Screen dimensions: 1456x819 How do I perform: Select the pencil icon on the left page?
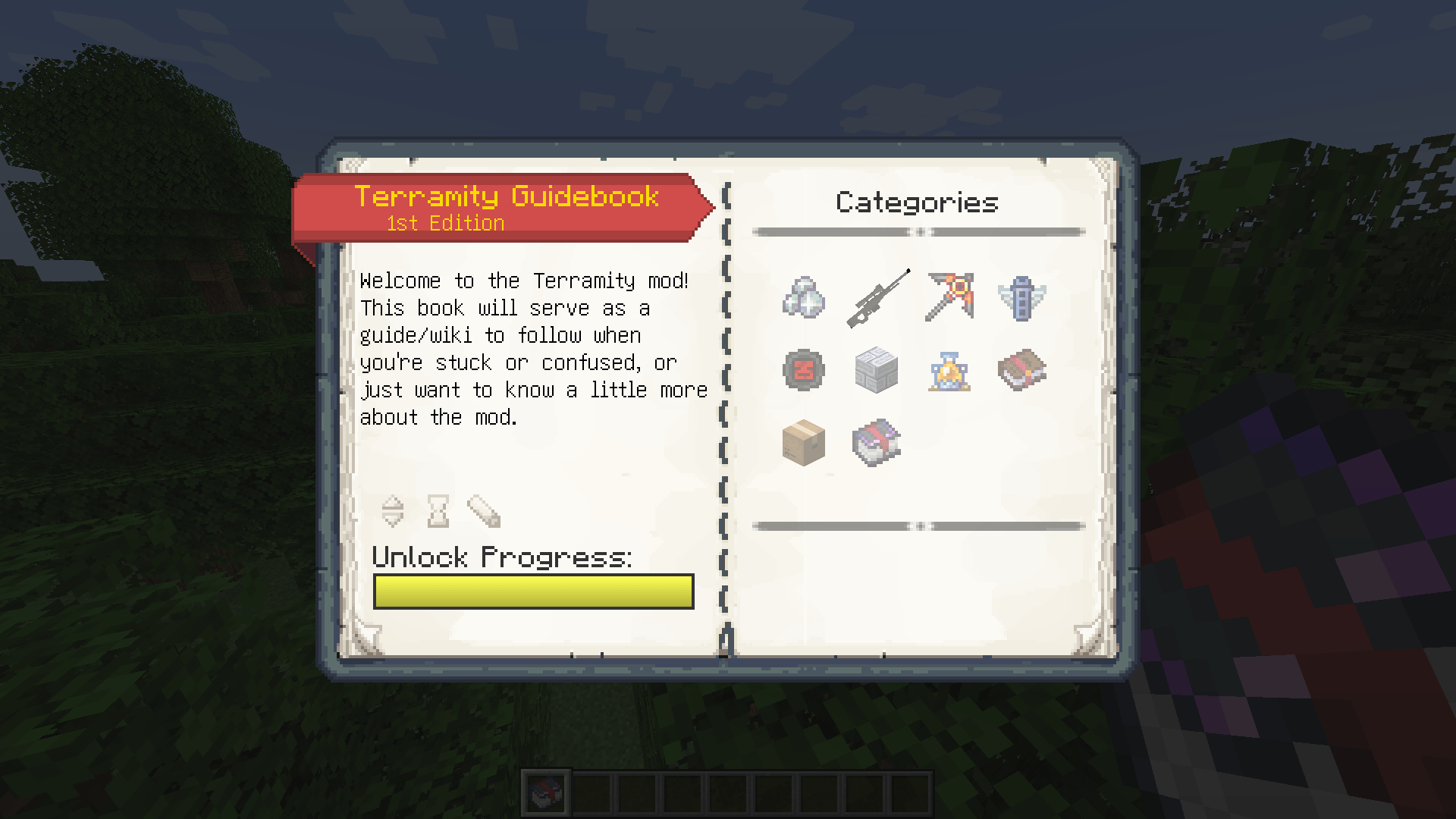click(x=483, y=511)
